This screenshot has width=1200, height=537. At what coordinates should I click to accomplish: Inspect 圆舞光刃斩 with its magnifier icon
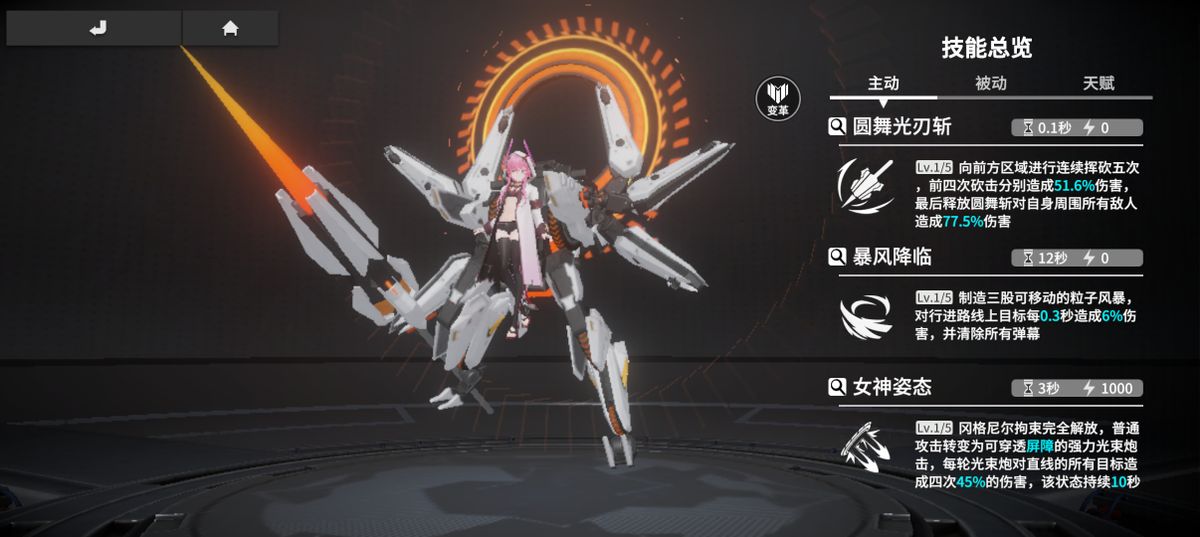(x=838, y=127)
